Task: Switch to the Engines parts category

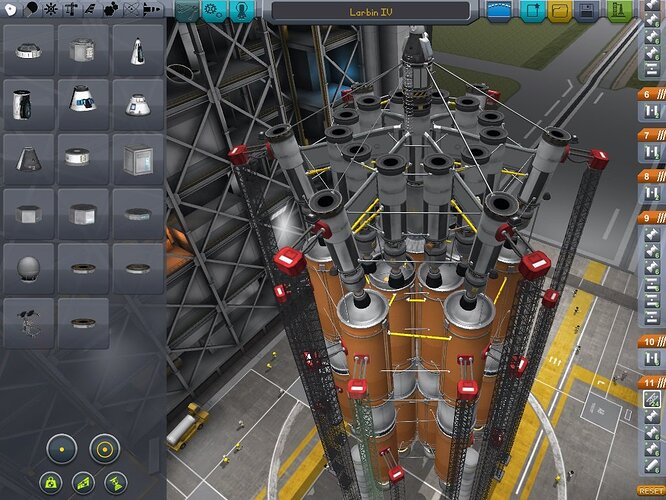Action: point(50,9)
